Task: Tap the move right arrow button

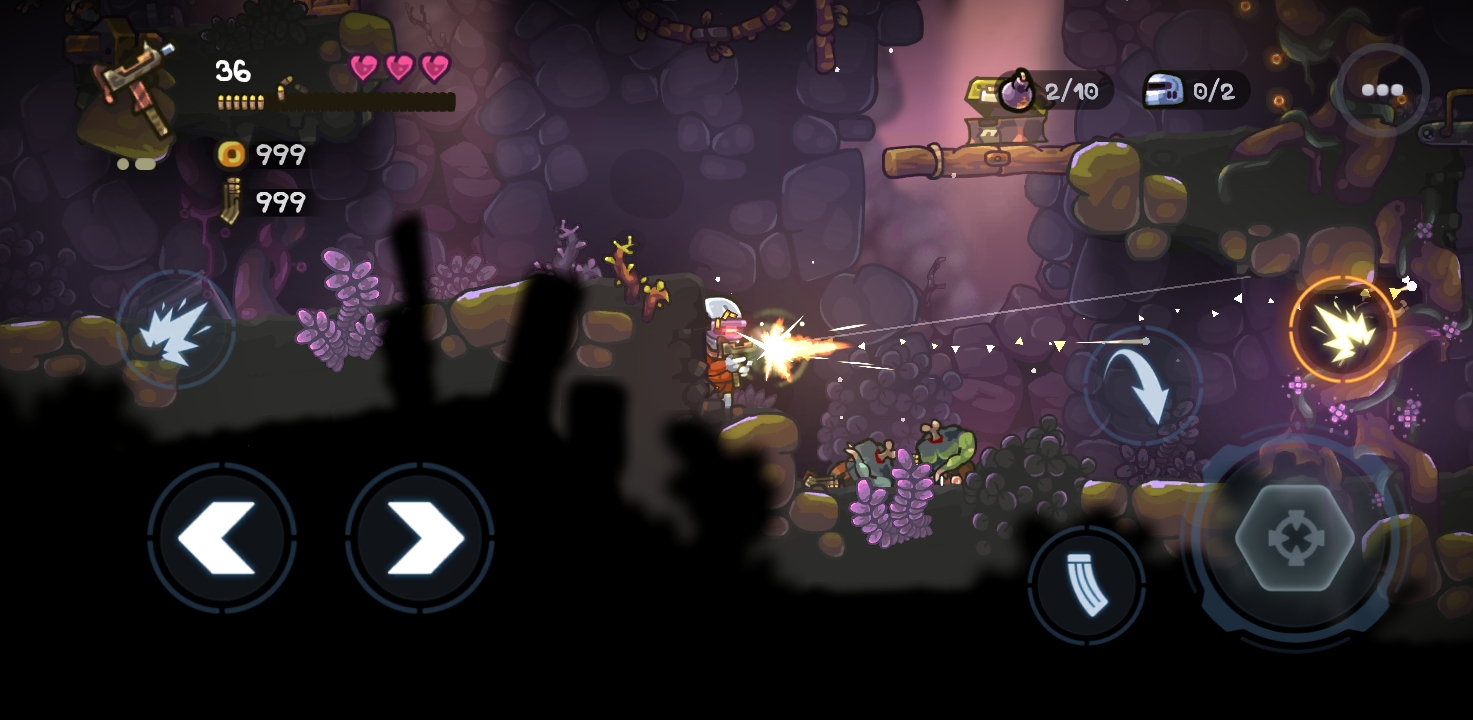Action: pos(420,538)
